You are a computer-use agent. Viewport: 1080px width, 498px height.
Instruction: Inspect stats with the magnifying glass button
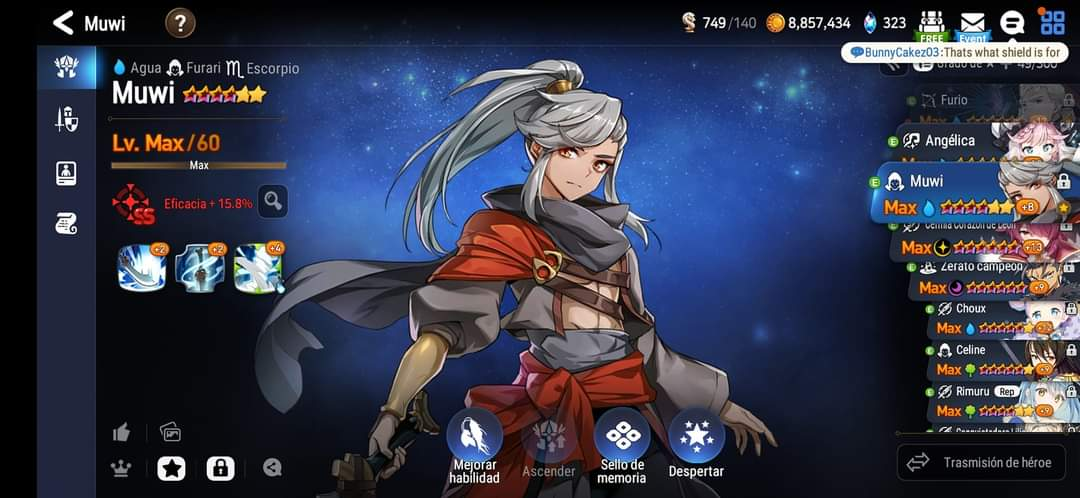272,201
